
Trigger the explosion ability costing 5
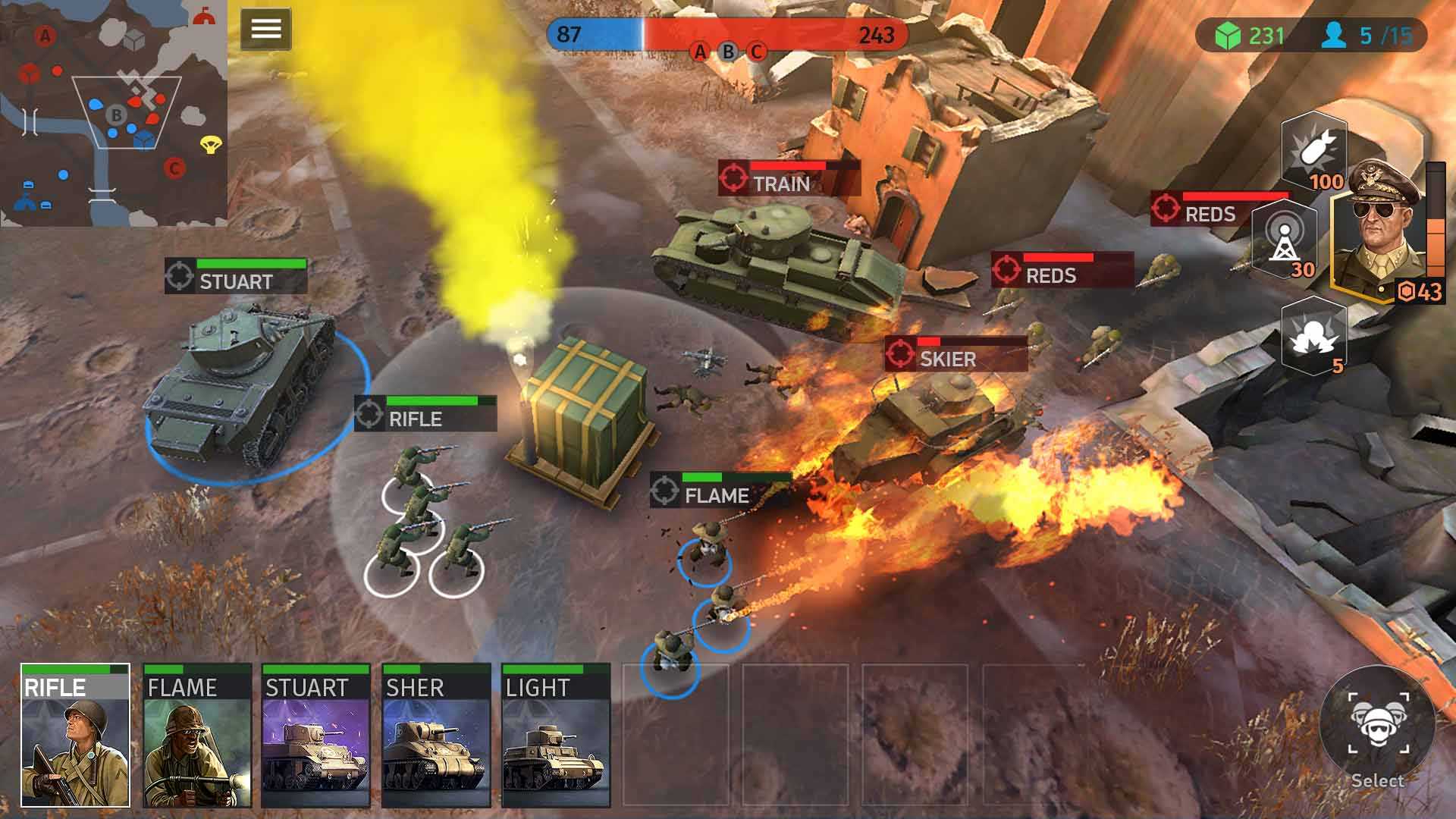point(1313,336)
